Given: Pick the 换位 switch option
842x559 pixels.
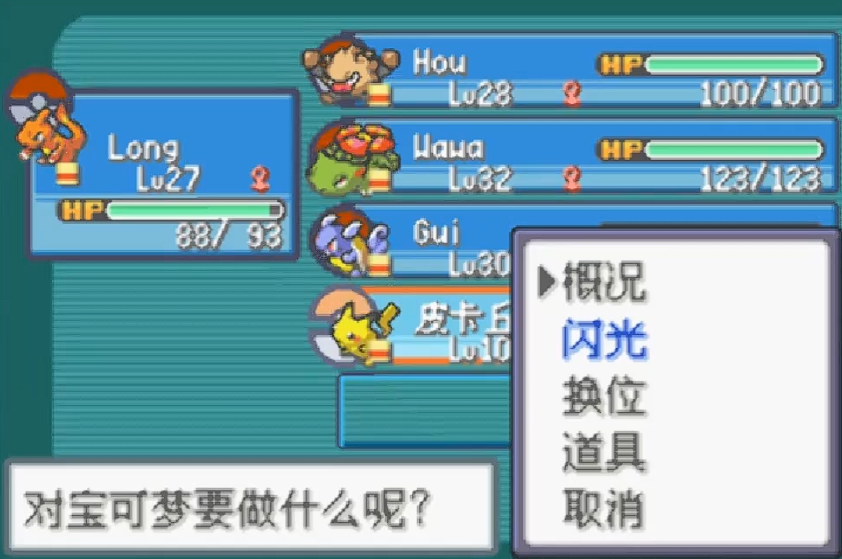Looking at the screenshot, I should (604, 397).
